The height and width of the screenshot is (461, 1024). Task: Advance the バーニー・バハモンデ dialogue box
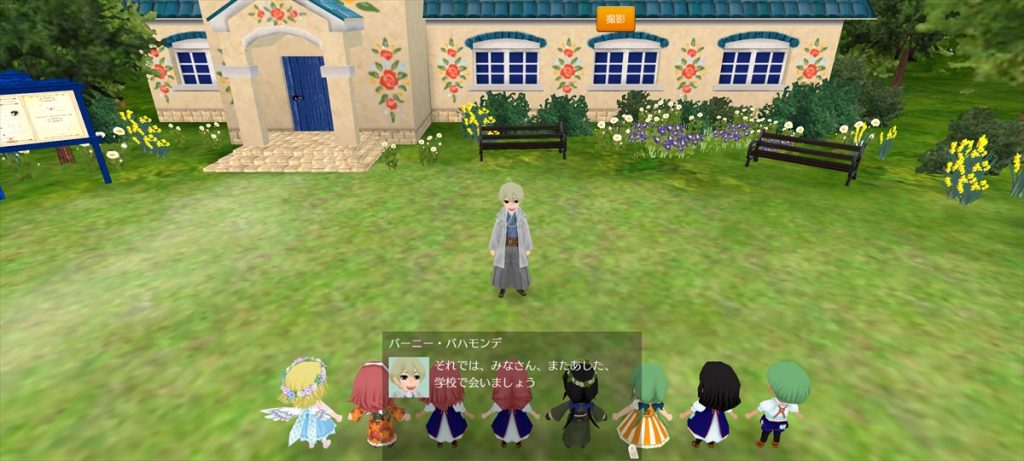click(x=511, y=370)
